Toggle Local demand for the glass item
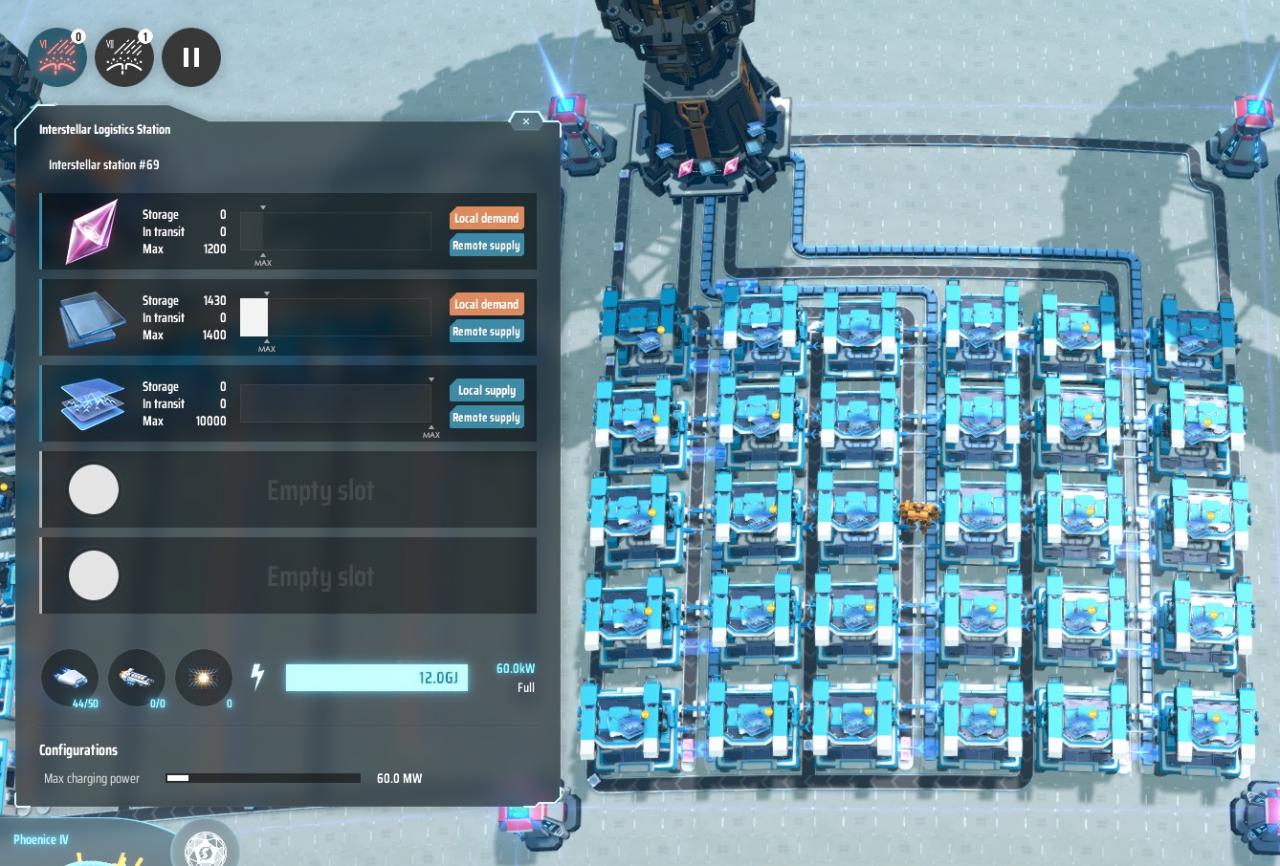 point(486,304)
